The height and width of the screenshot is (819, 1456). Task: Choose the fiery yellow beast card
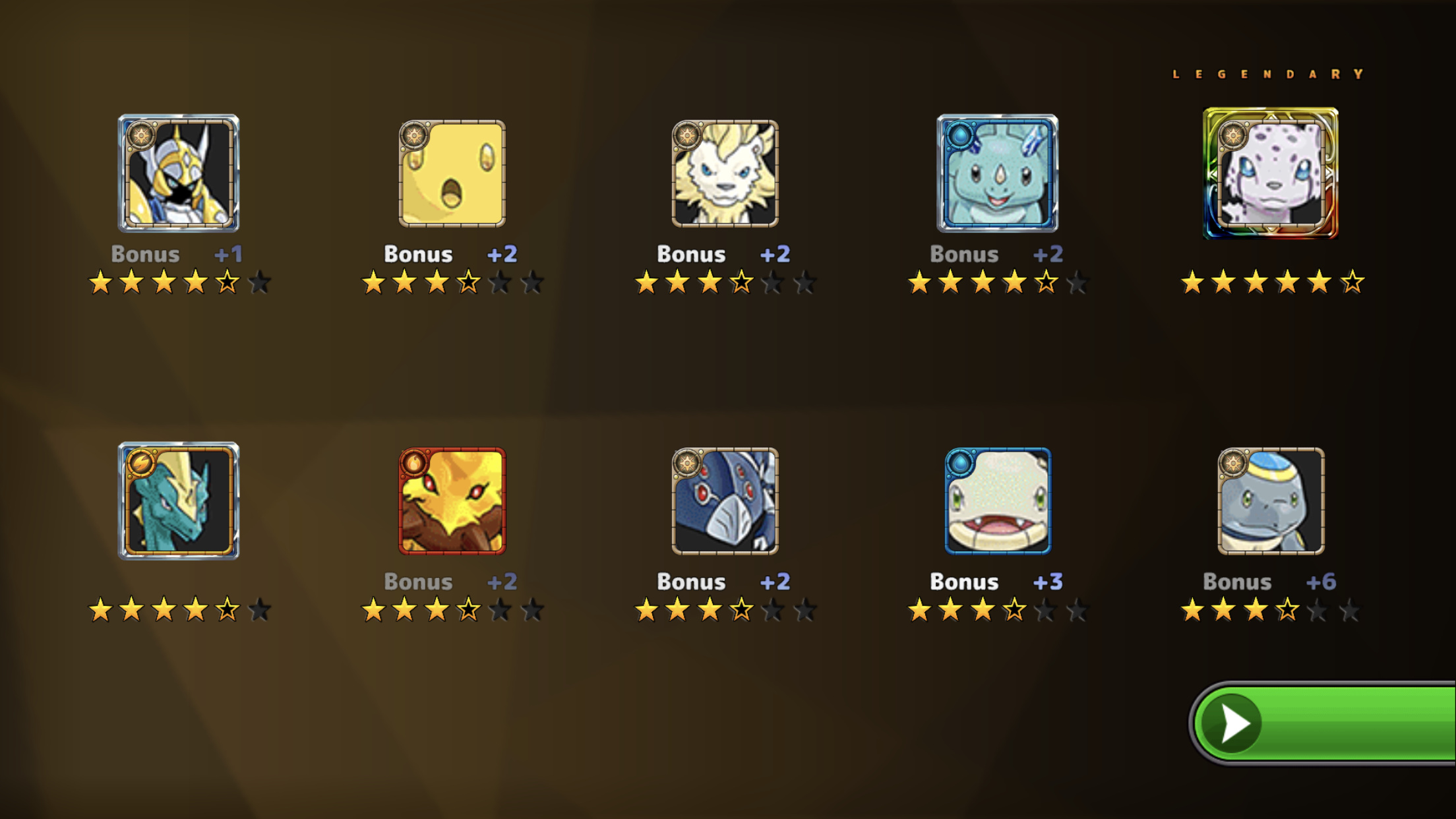[452, 501]
